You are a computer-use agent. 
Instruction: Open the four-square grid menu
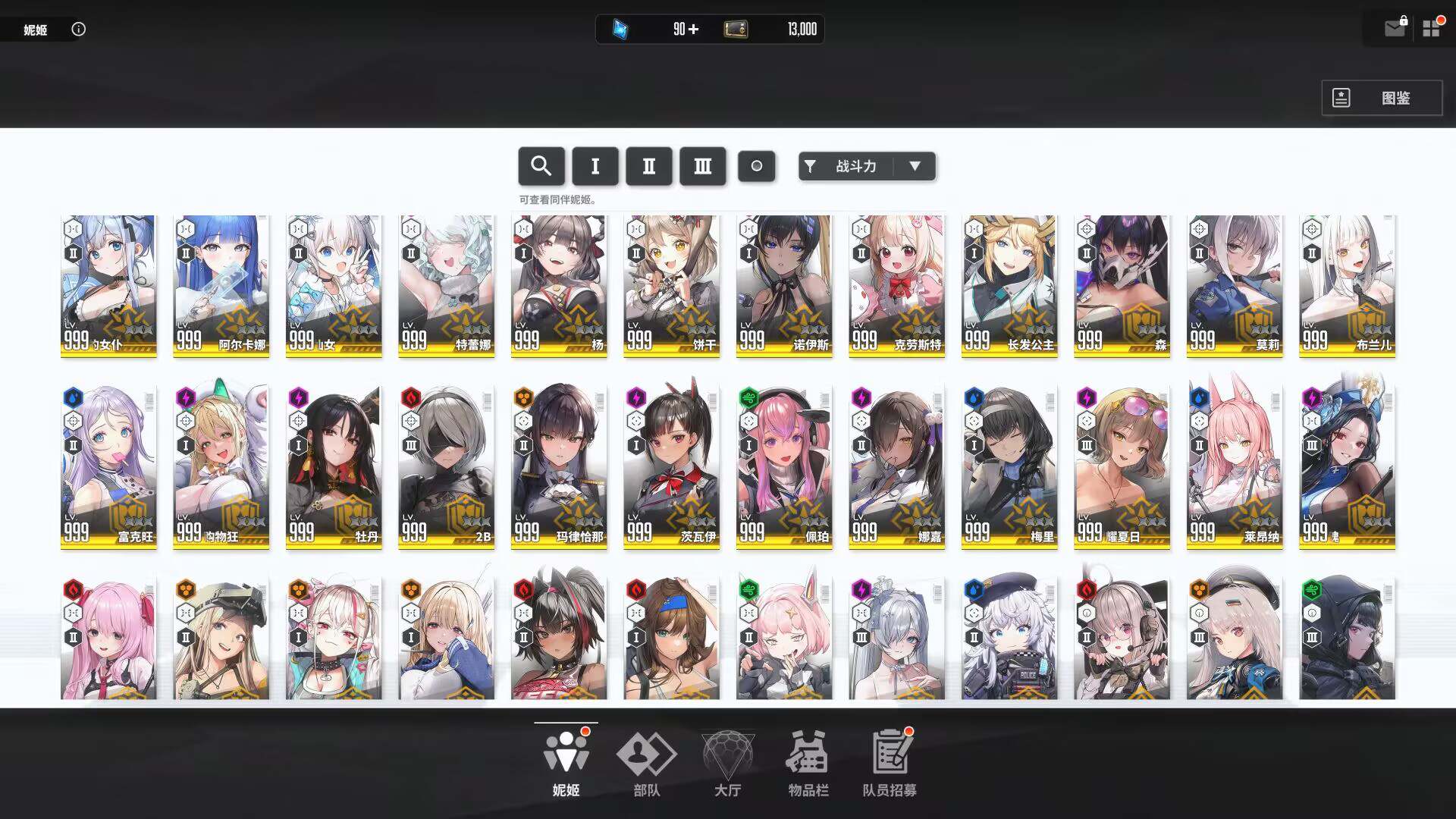point(1431,29)
